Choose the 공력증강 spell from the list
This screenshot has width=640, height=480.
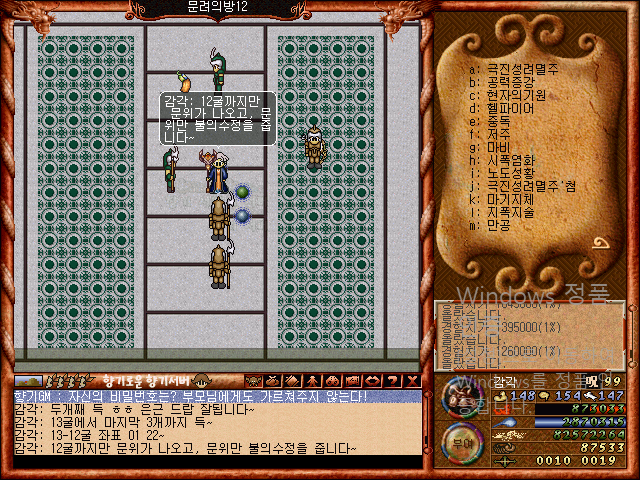(510, 82)
